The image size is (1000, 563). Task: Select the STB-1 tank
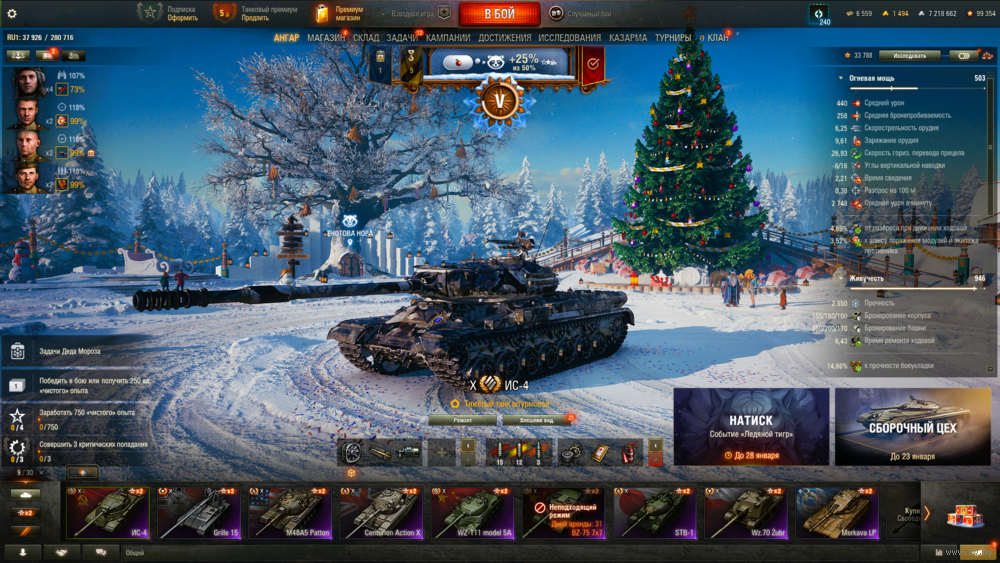(655, 513)
